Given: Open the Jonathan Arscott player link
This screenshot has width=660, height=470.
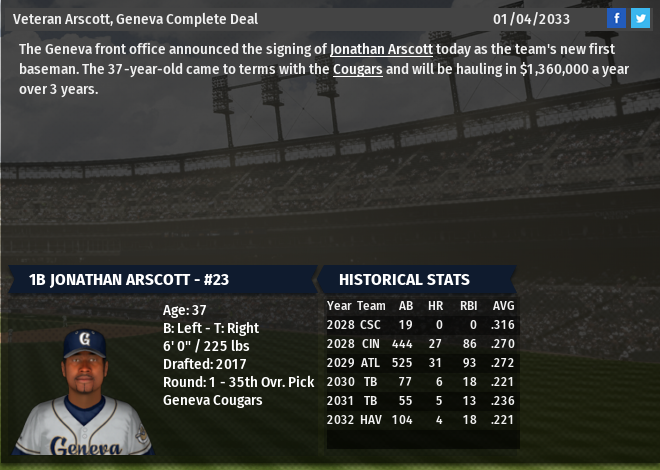Looking at the screenshot, I should click(x=381, y=49).
